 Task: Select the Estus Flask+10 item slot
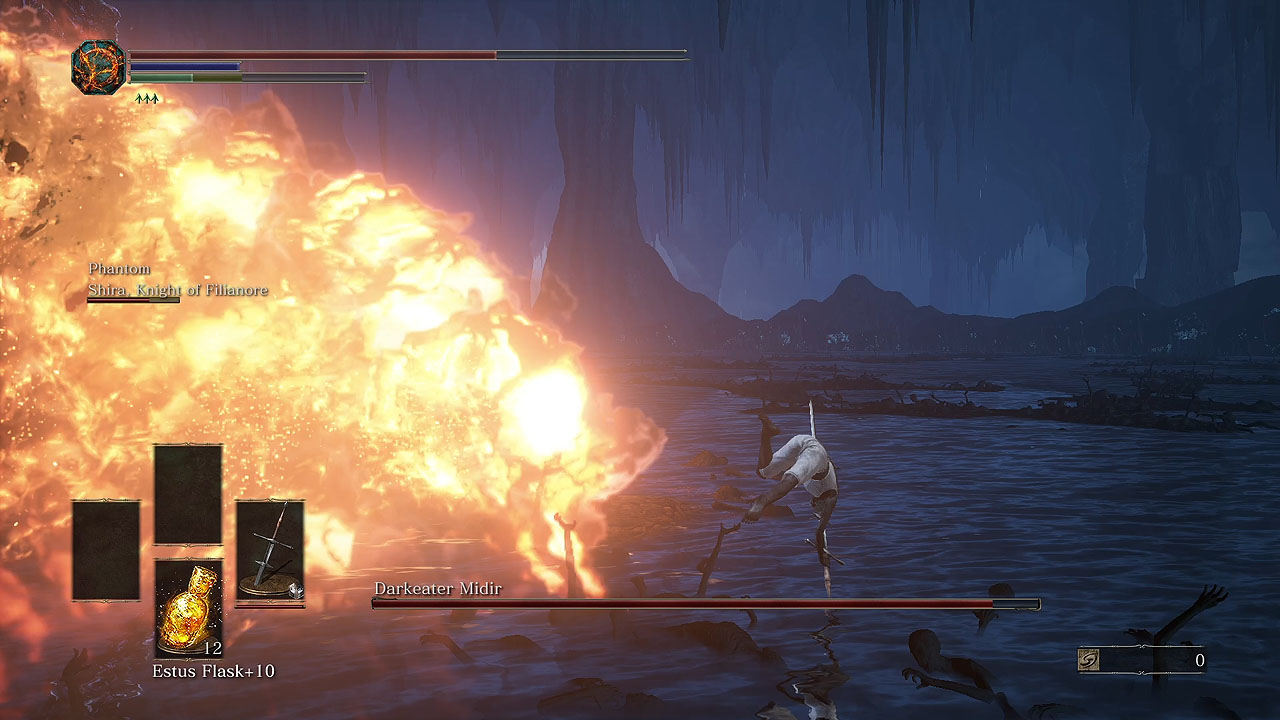click(188, 607)
